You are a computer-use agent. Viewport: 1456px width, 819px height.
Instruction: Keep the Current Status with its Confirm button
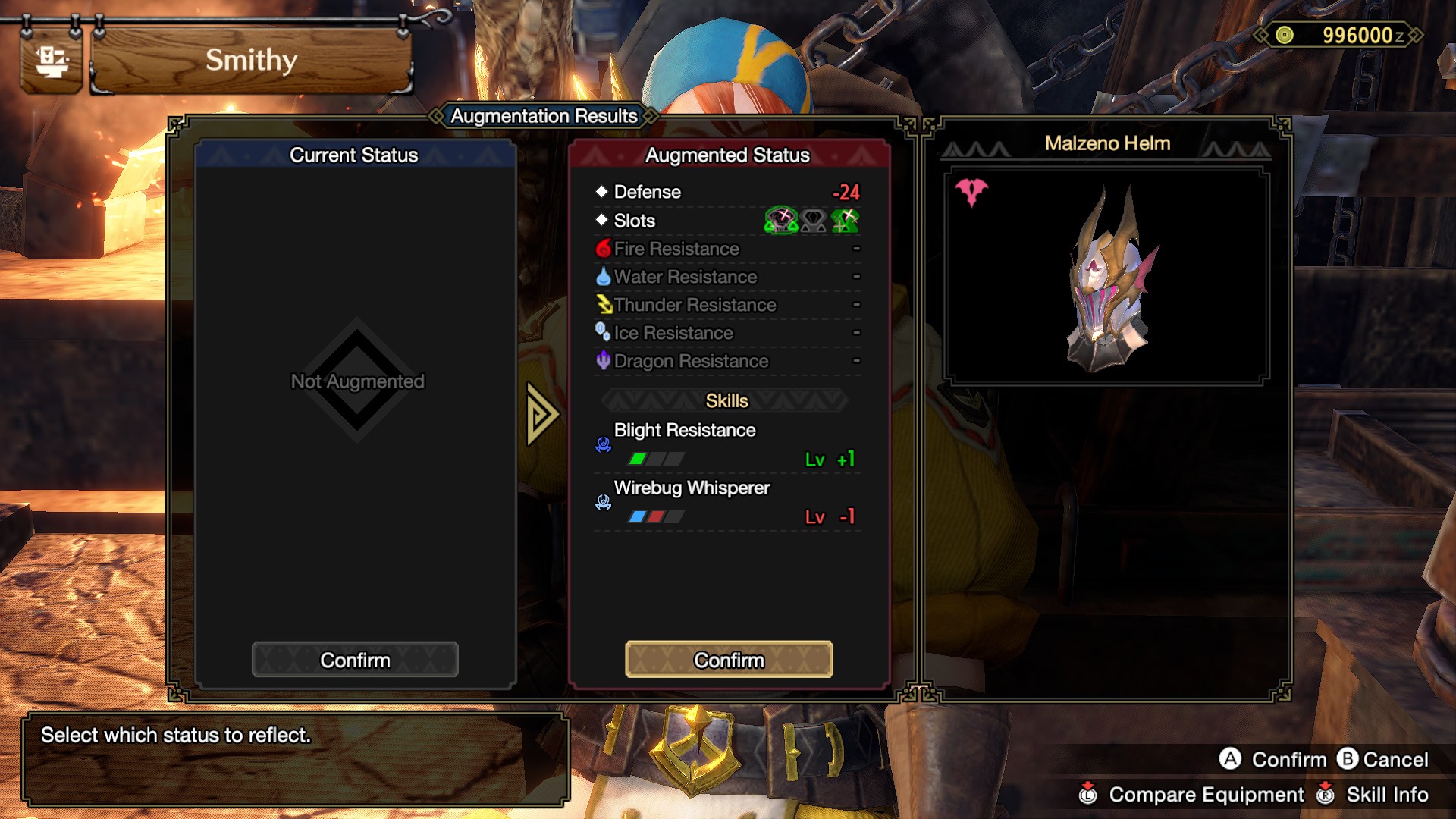(355, 660)
